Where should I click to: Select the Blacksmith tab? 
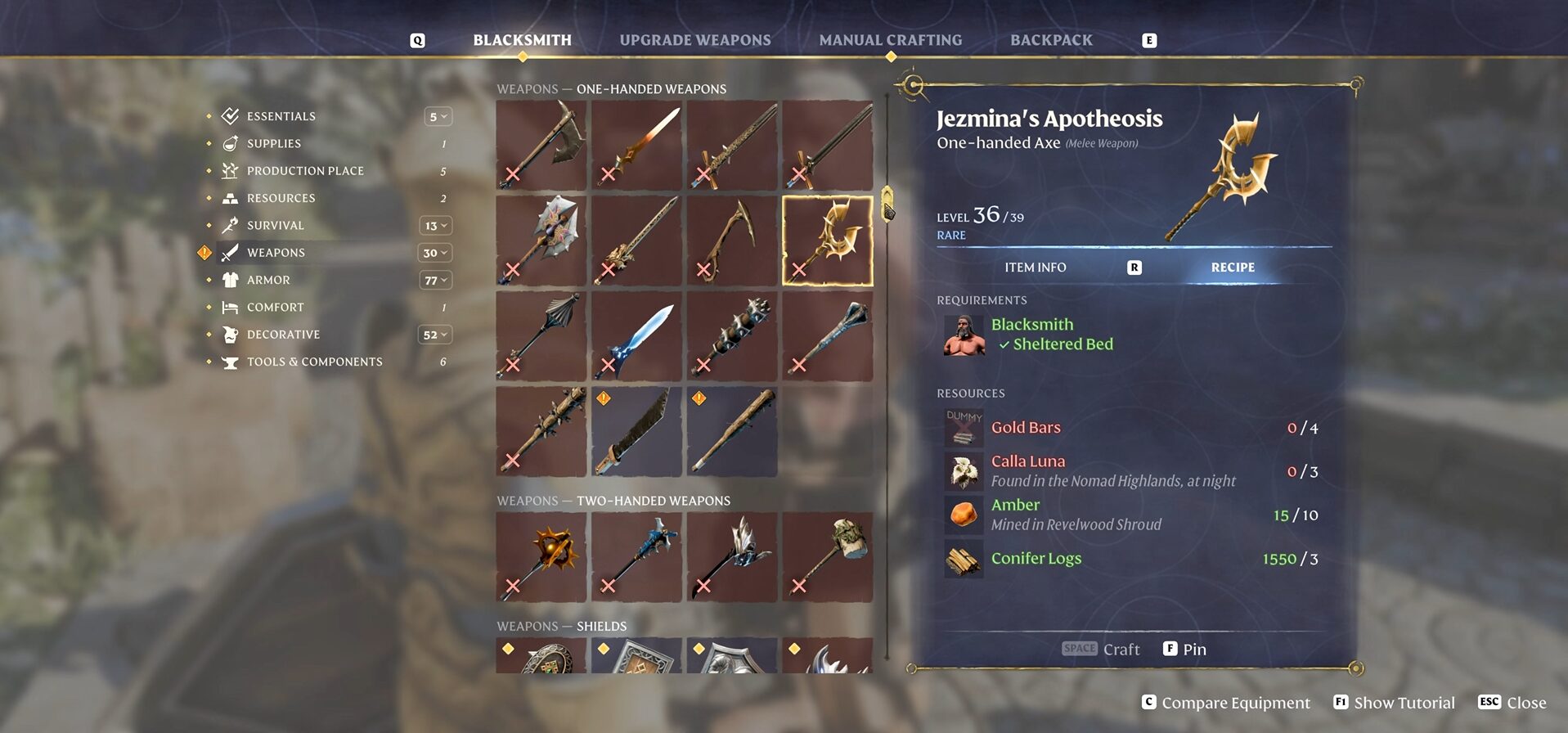[522, 40]
